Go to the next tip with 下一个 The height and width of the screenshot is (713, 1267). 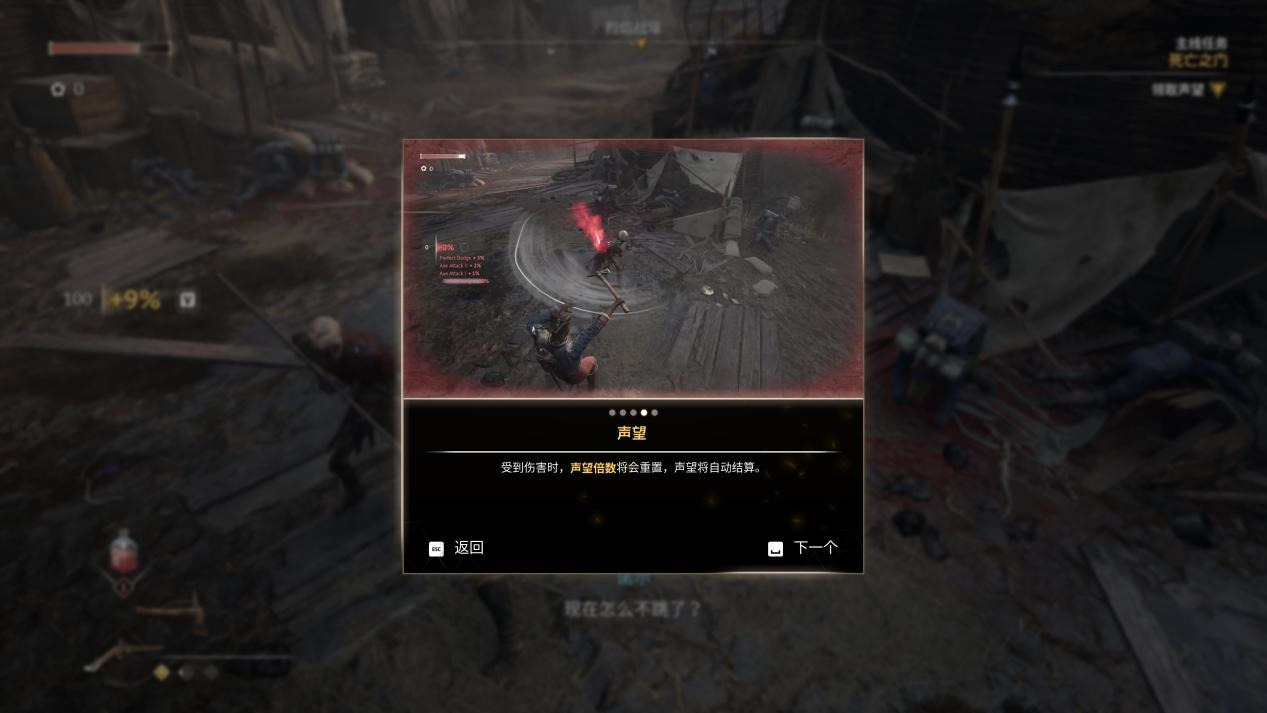[x=803, y=548]
